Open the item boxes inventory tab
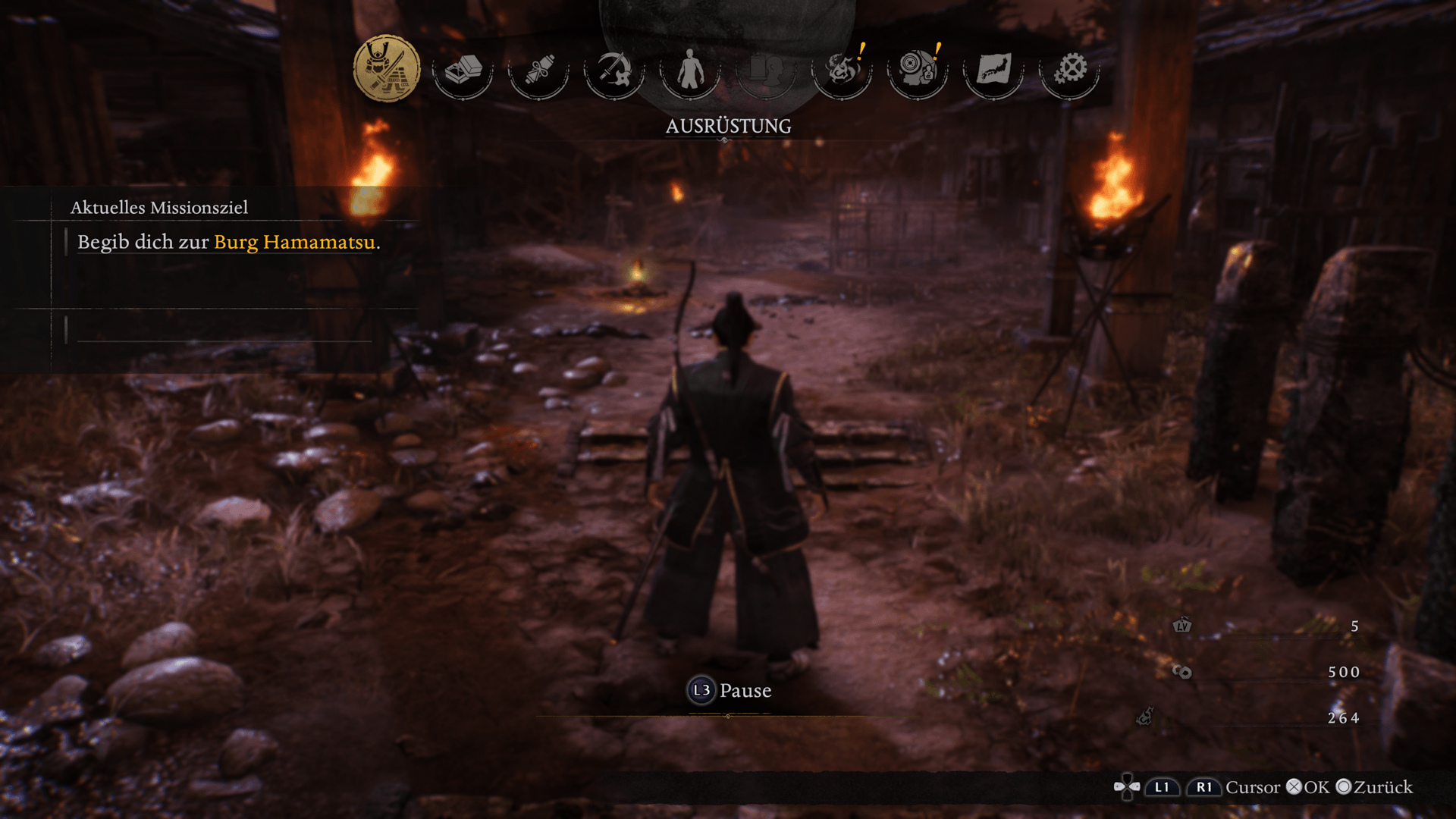 click(463, 70)
